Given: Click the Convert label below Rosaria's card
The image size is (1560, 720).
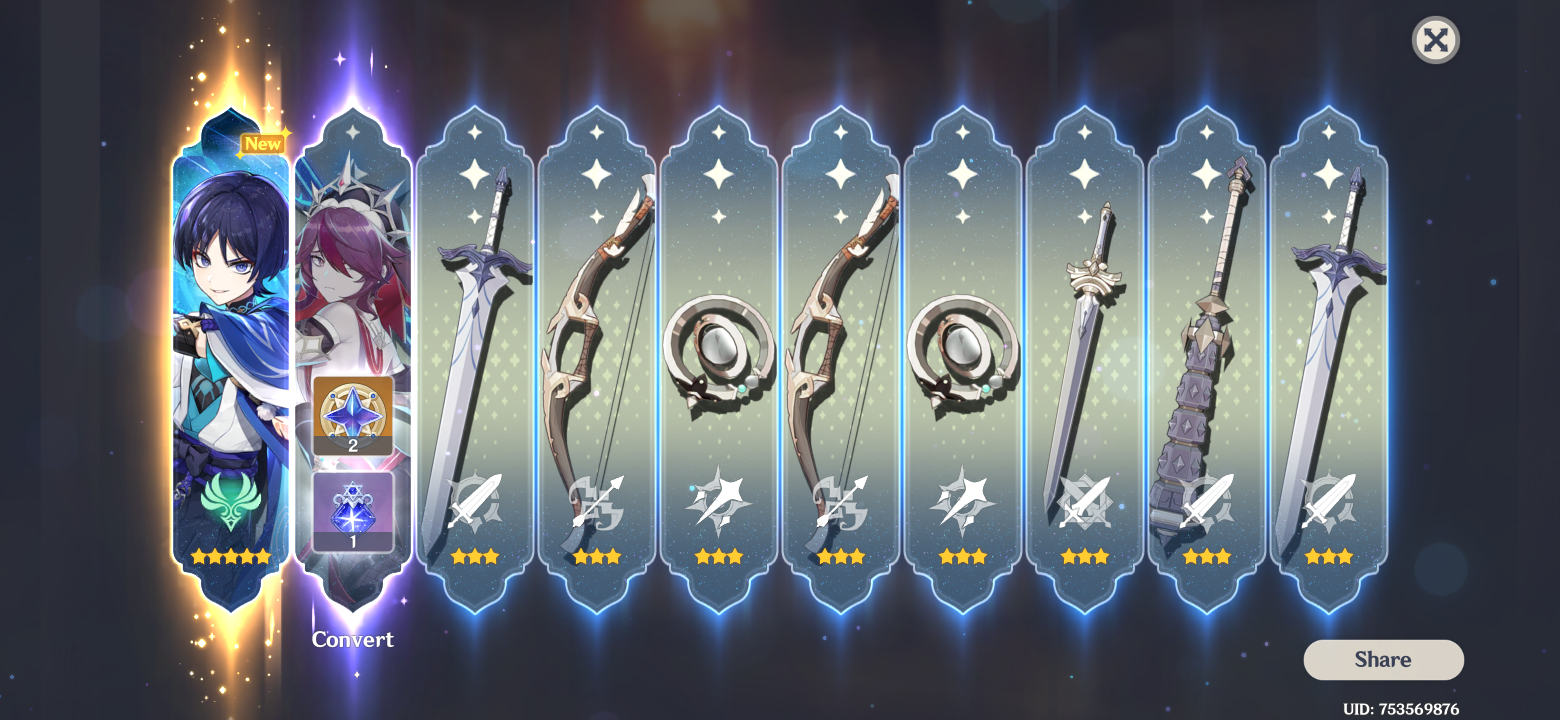Looking at the screenshot, I should [x=352, y=640].
